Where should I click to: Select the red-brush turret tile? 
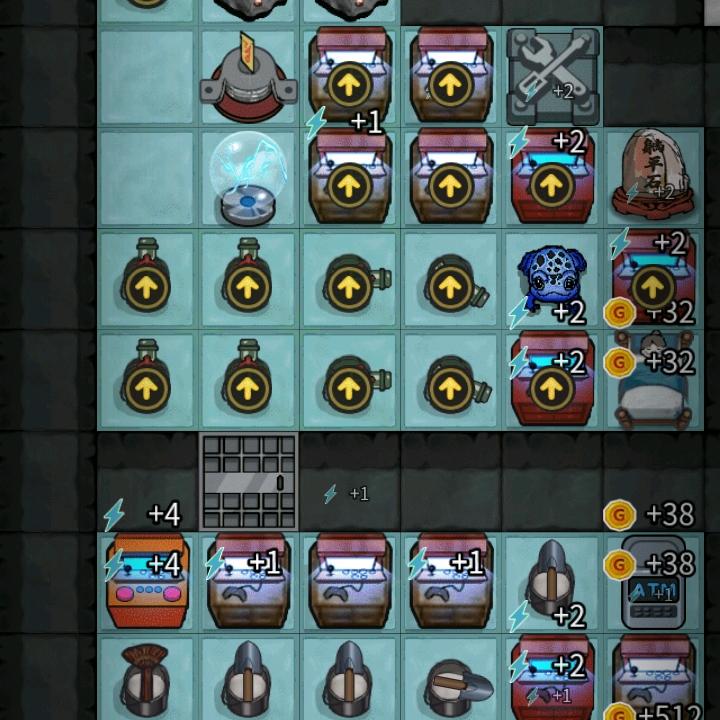pyautogui.click(x=147, y=682)
